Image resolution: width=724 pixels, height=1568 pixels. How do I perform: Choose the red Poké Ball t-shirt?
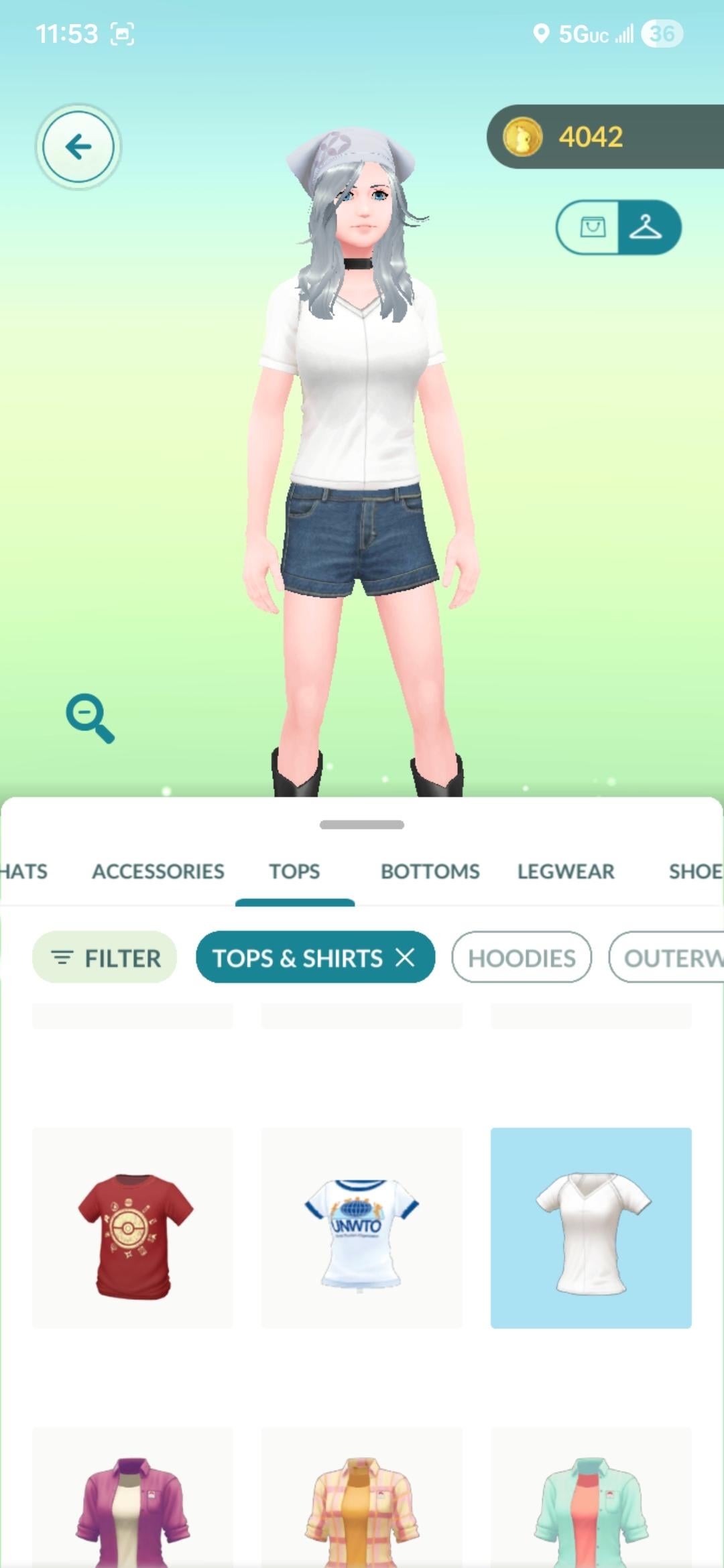pos(133,1228)
